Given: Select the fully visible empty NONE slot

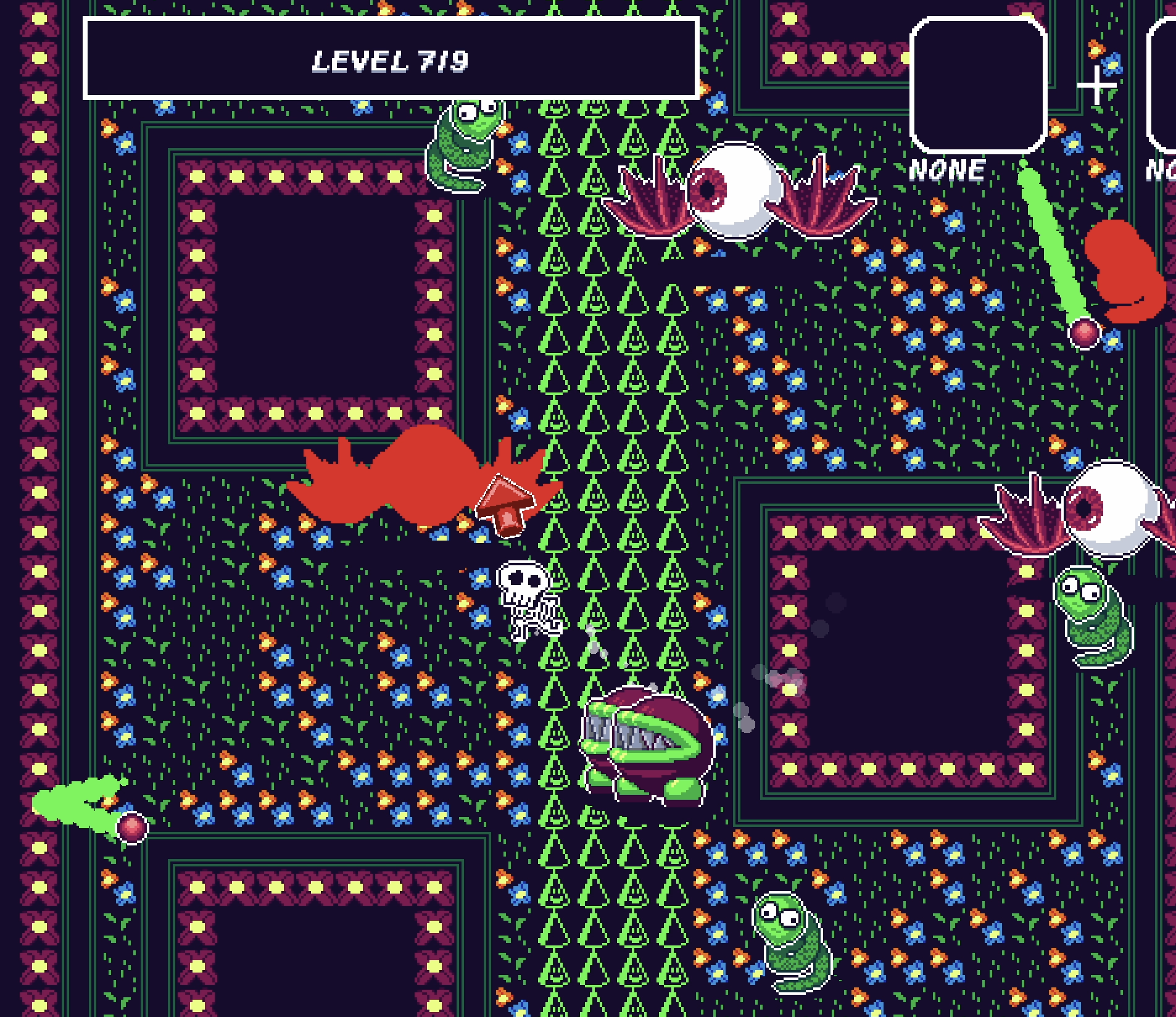Looking at the screenshot, I should coord(978,85).
